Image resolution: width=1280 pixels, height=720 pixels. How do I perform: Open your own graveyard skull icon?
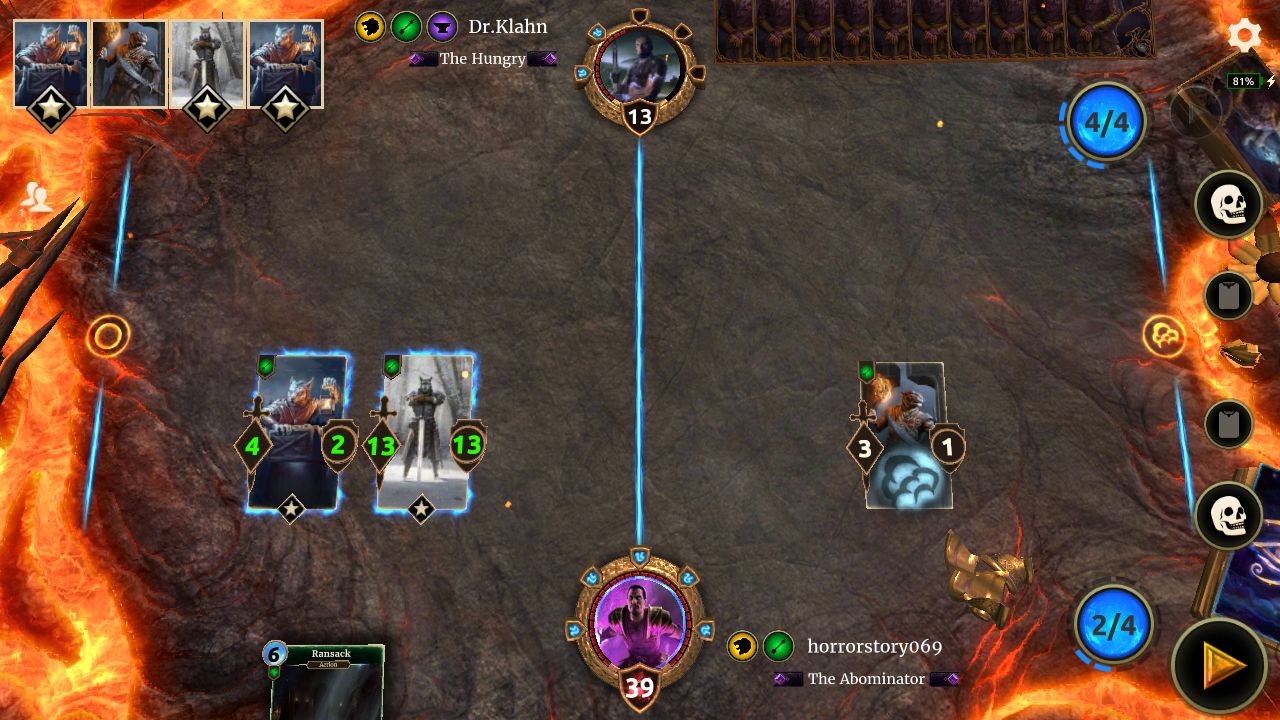click(1228, 516)
